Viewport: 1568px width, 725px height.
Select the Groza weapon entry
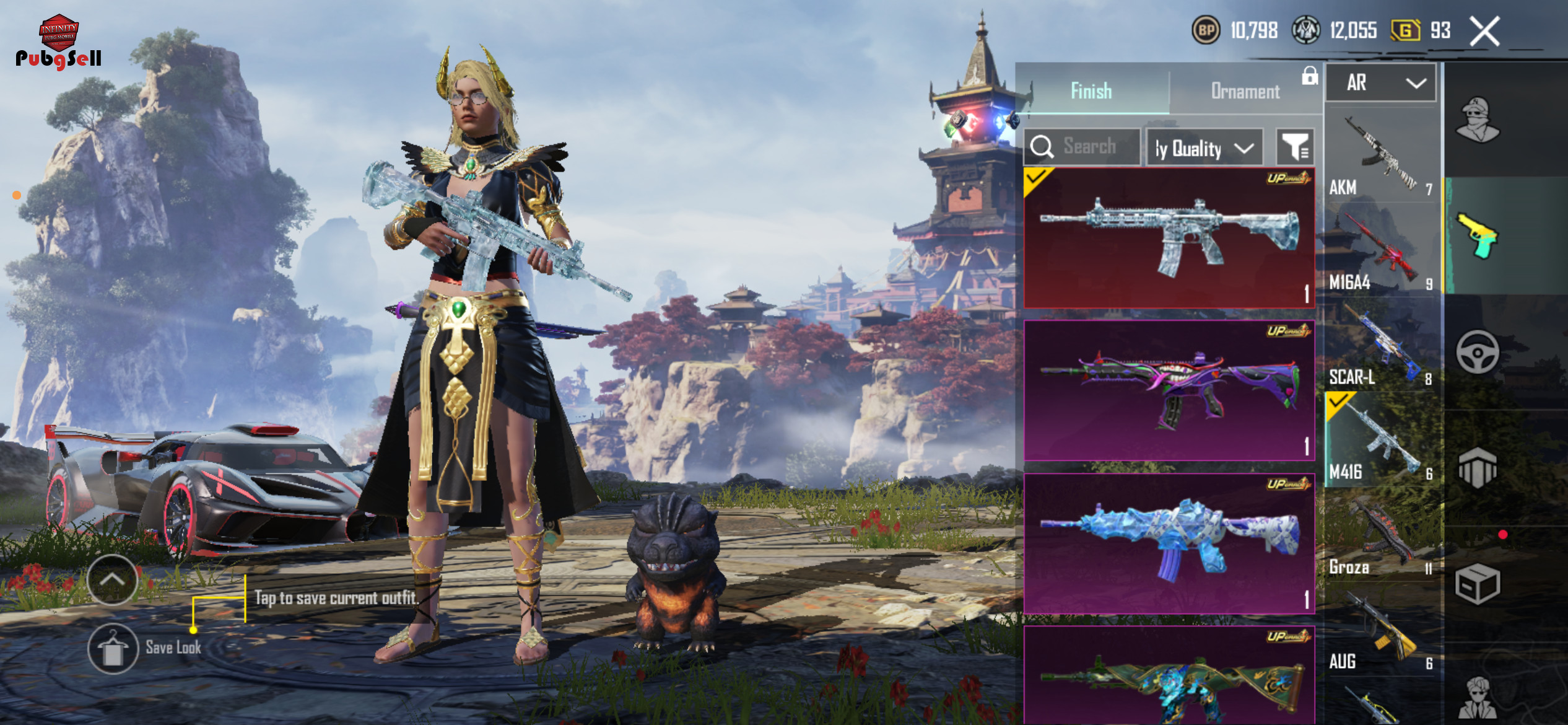point(1382,536)
